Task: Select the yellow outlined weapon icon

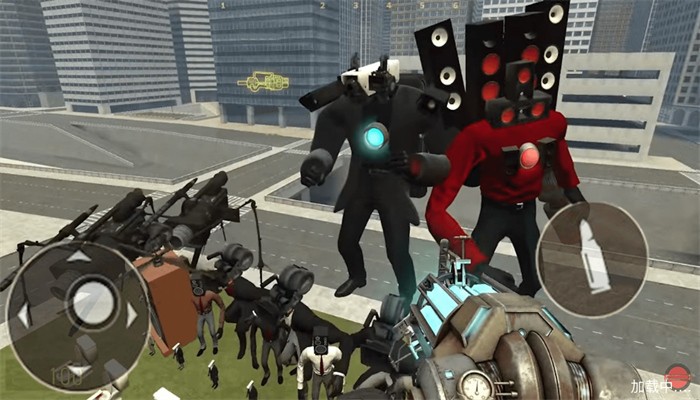Action: click(x=263, y=81)
